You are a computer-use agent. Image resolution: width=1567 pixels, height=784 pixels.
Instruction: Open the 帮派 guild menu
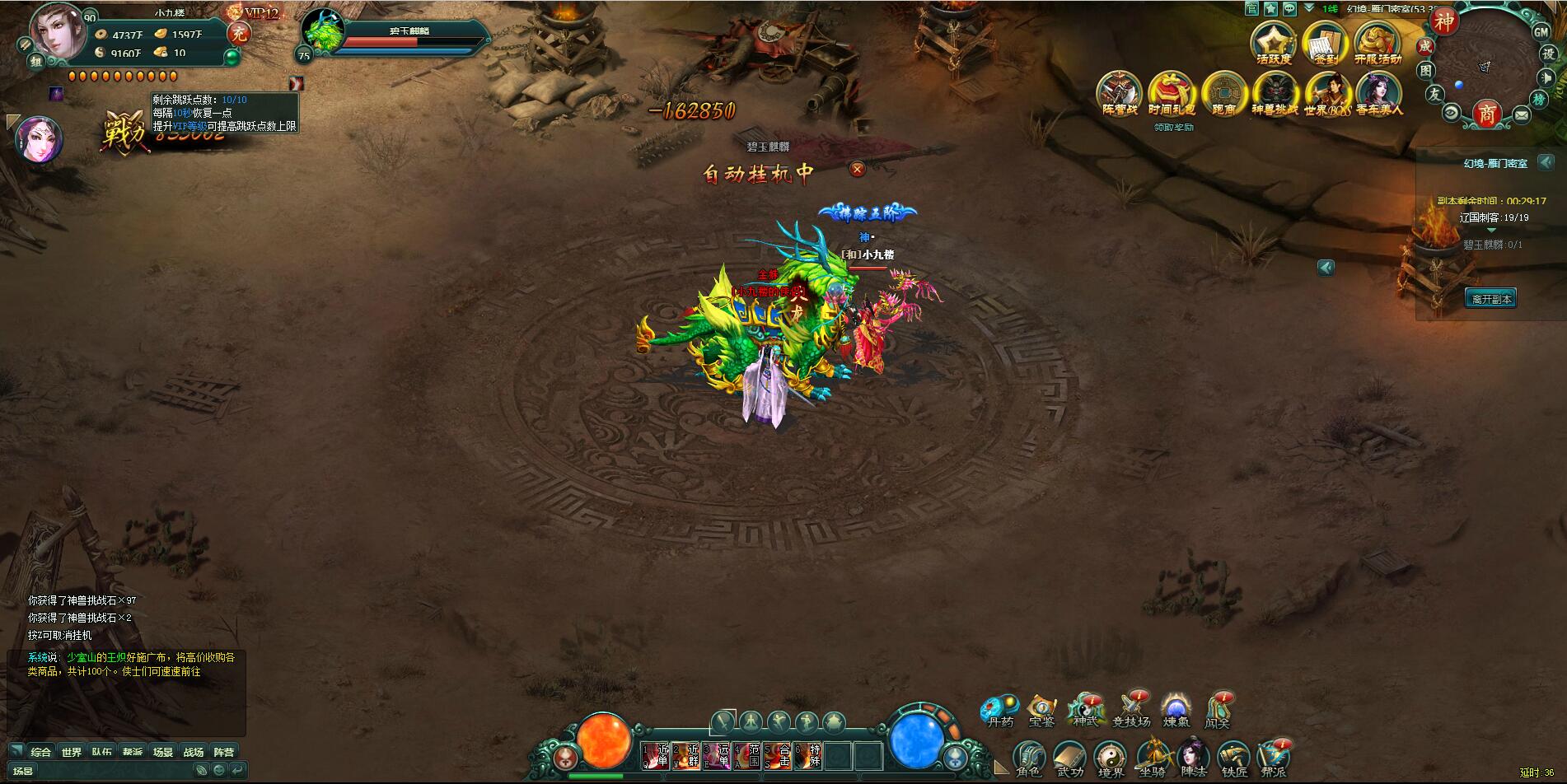1273,758
